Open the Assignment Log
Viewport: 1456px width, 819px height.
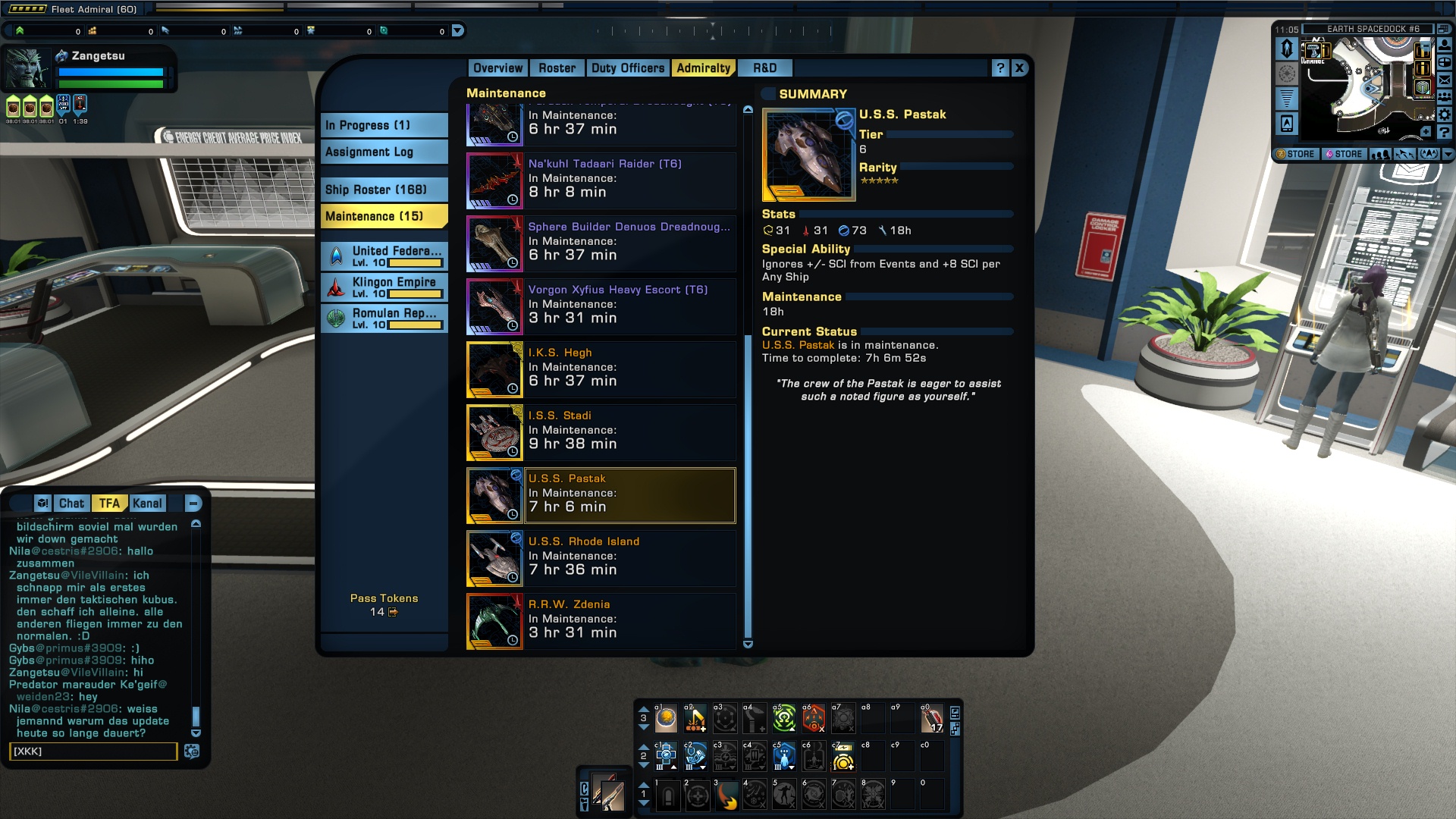tap(384, 152)
